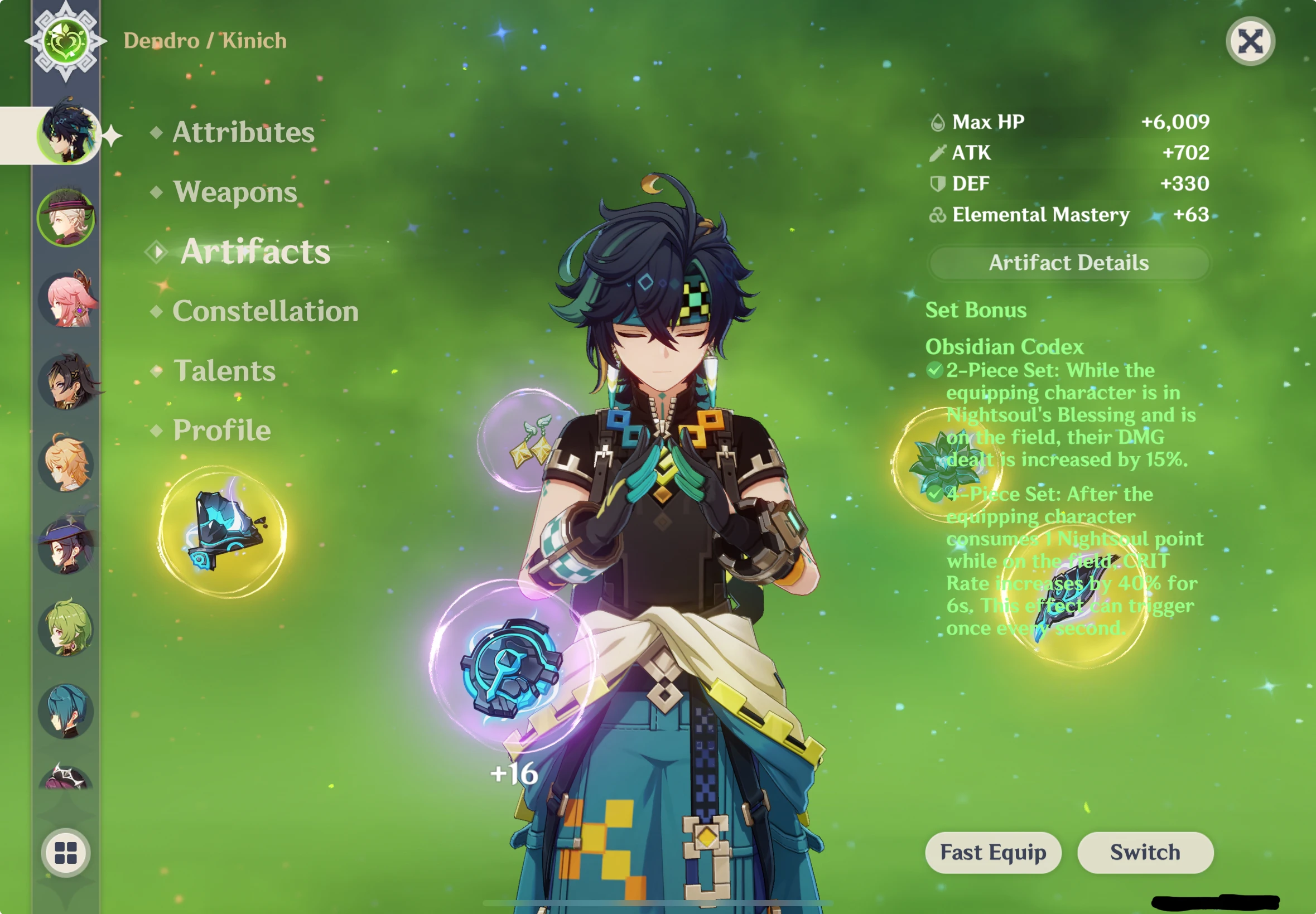This screenshot has width=1316, height=914.
Task: Expand the Constellation section diamond marker
Action: pos(156,311)
